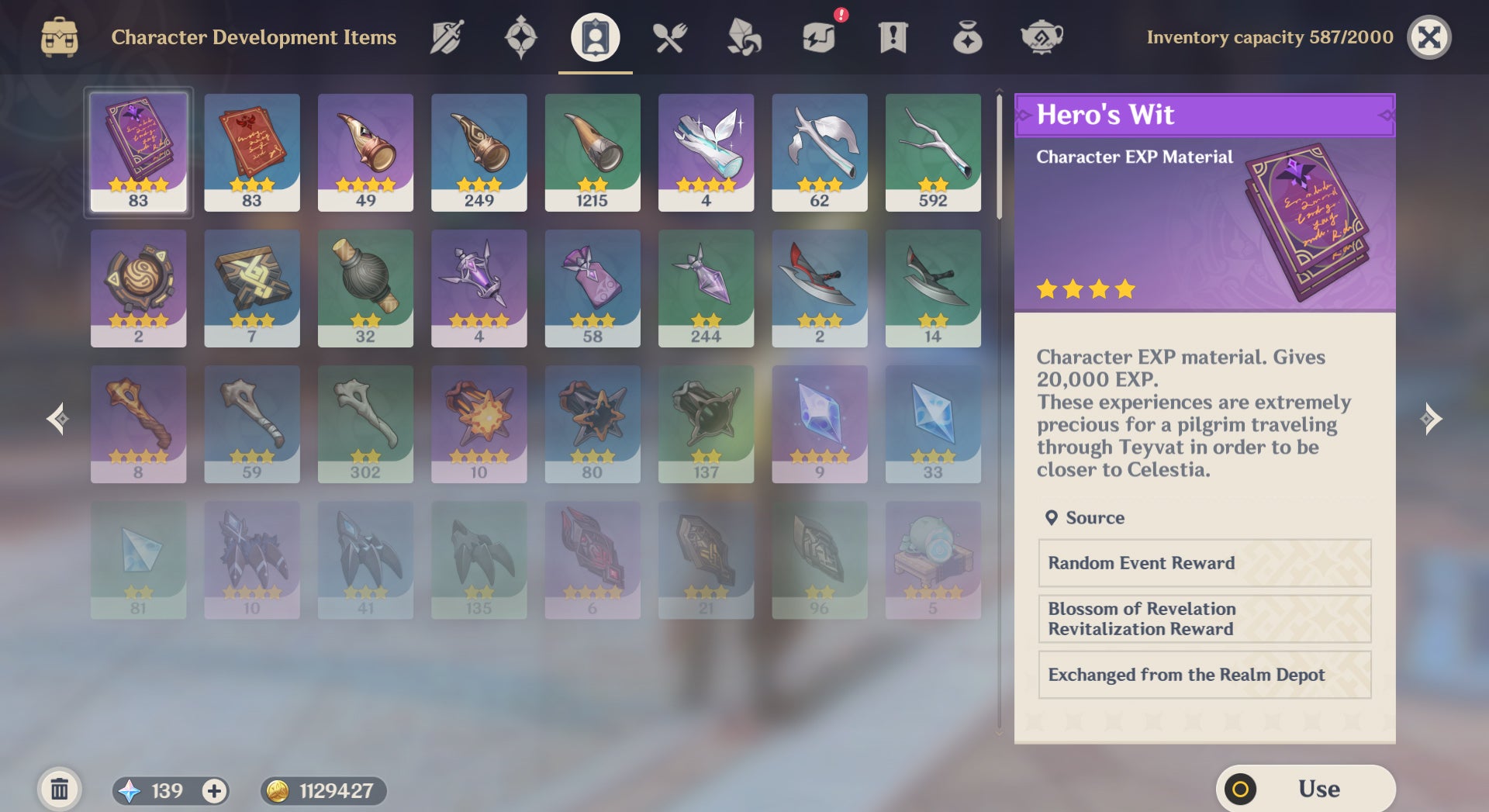Open the Artifacts tab
The image size is (1489, 812).
[520, 37]
